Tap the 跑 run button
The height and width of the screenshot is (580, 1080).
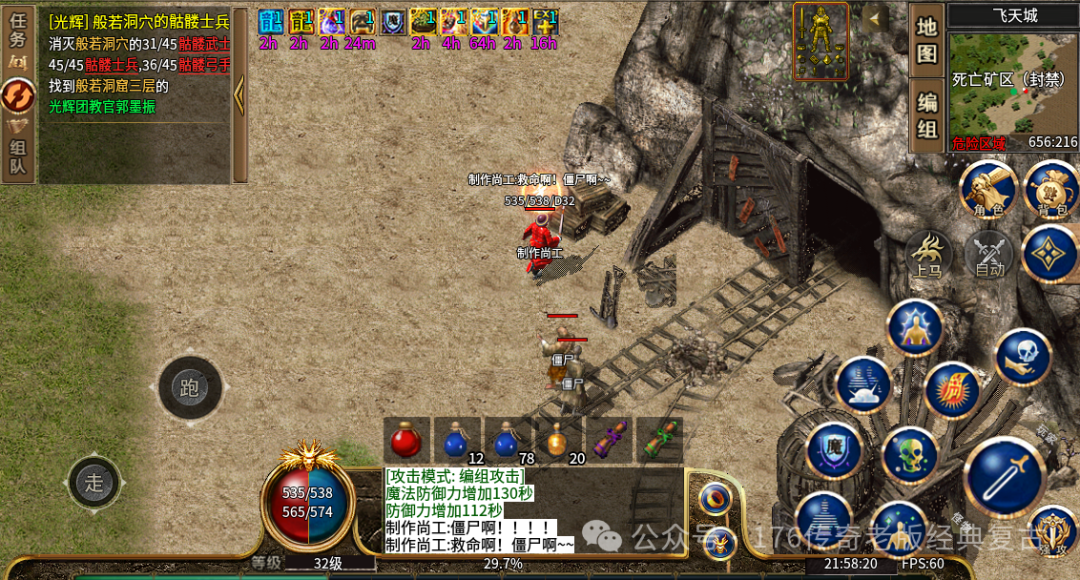pos(189,388)
